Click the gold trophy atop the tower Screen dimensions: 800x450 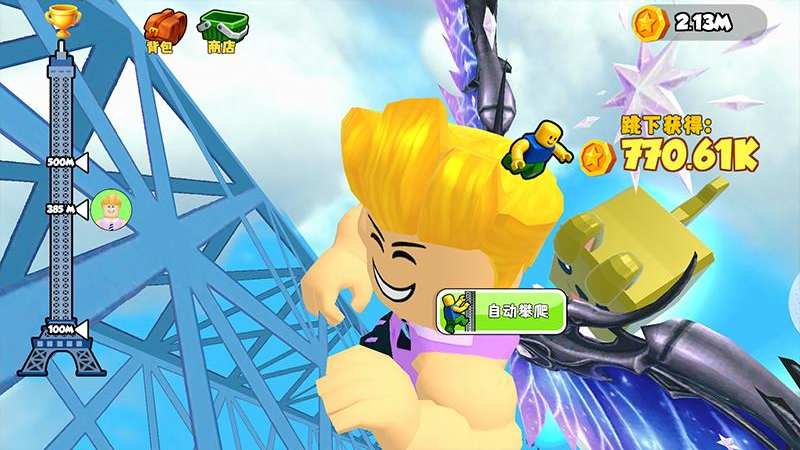pos(62,20)
